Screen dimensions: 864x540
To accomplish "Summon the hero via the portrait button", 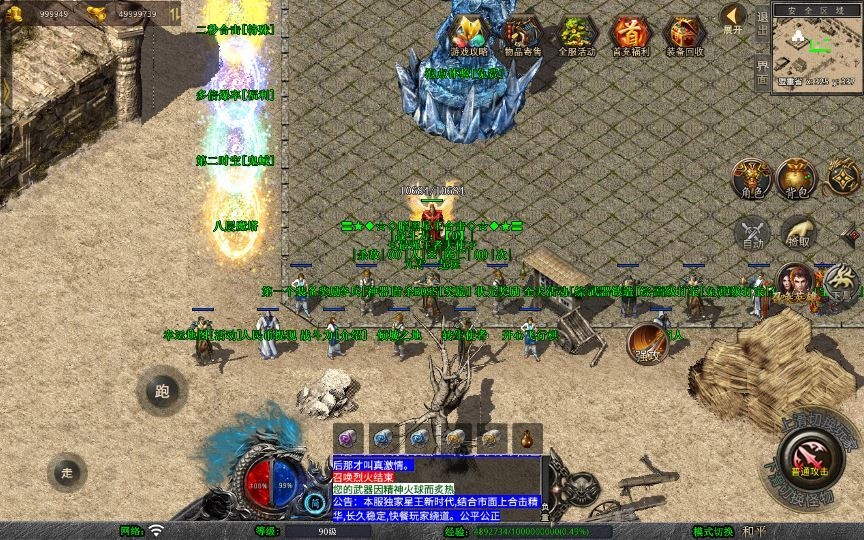I will click(795, 283).
